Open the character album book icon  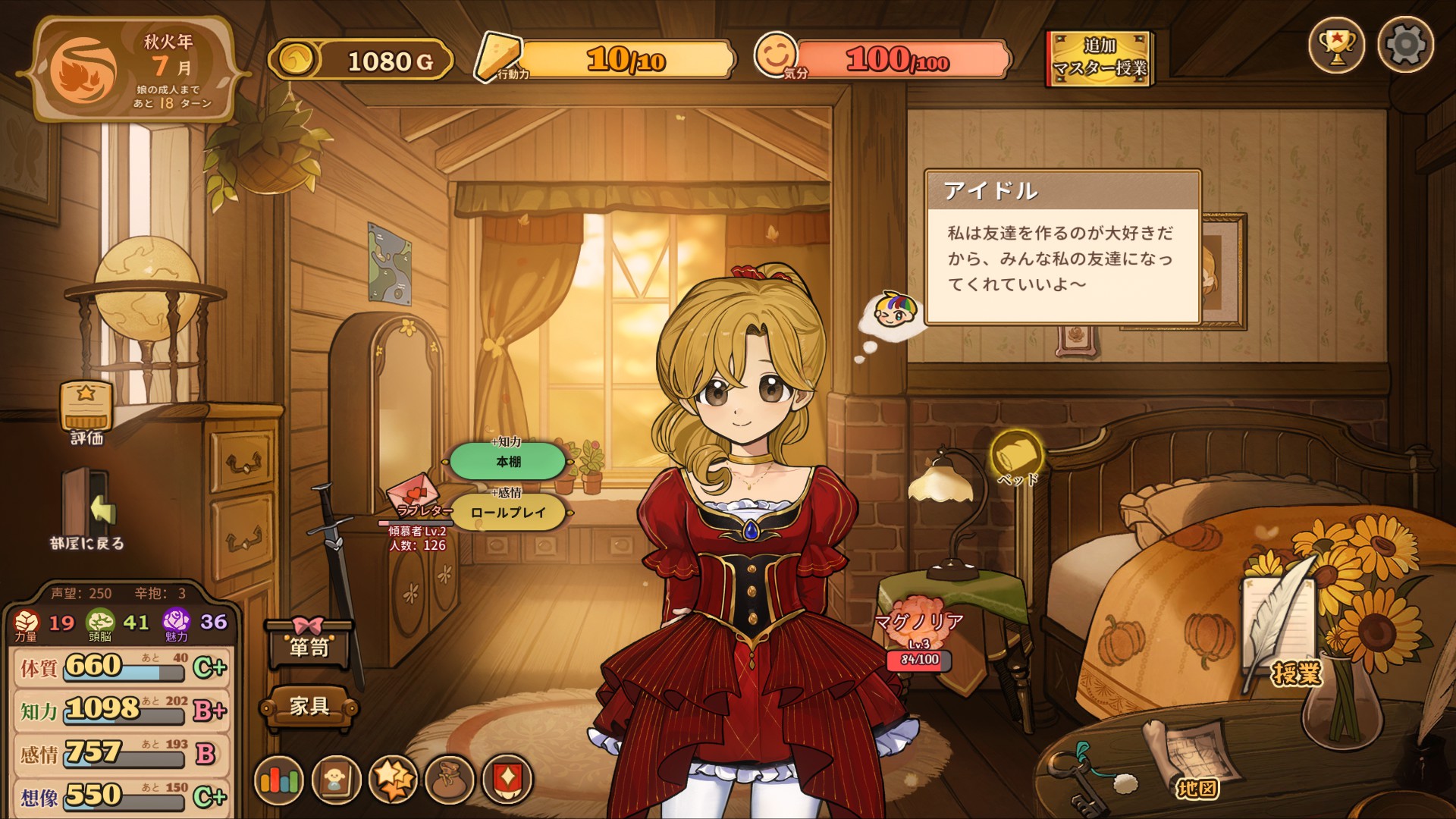(x=336, y=780)
